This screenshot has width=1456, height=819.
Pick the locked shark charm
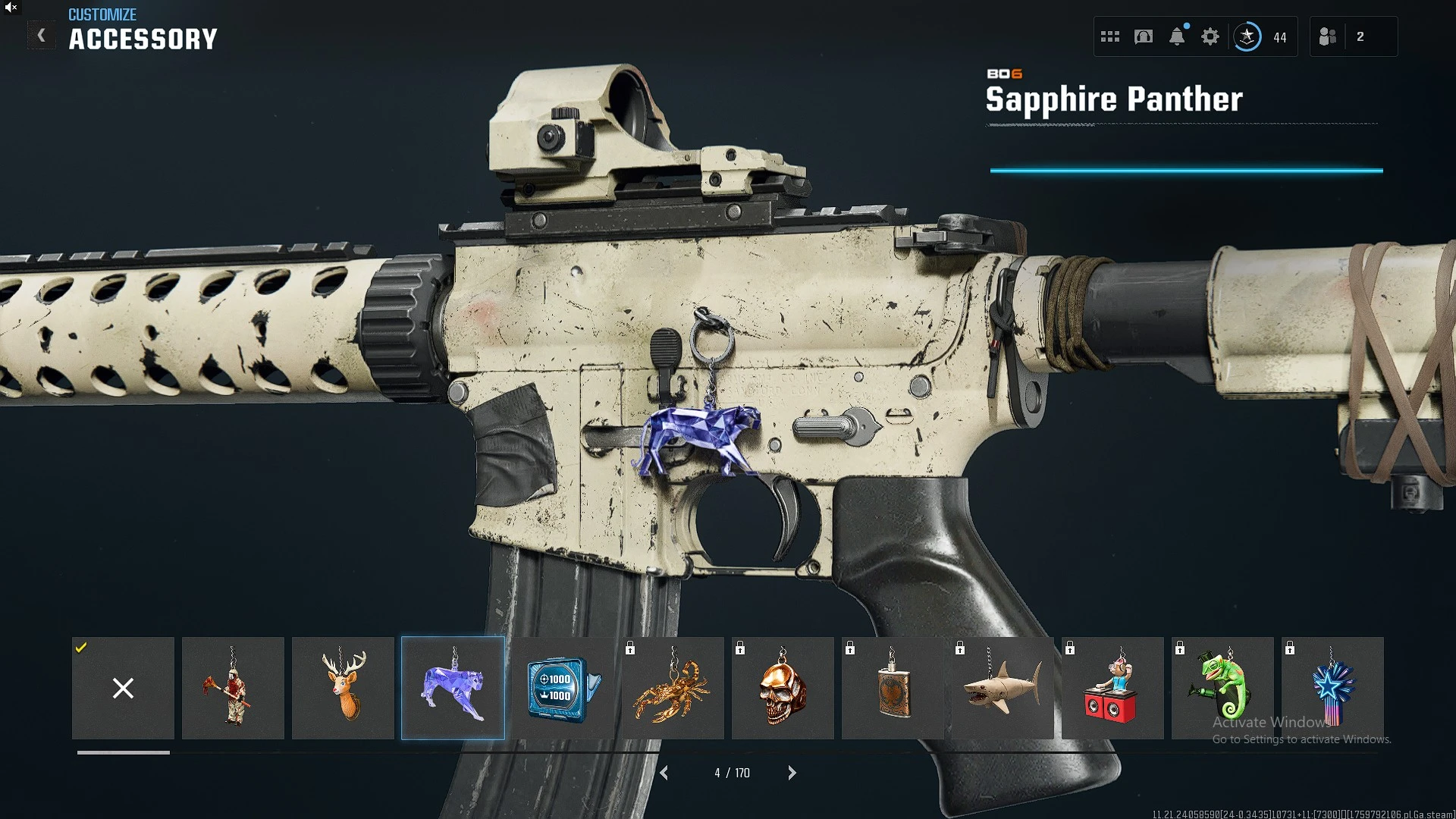tap(1003, 688)
